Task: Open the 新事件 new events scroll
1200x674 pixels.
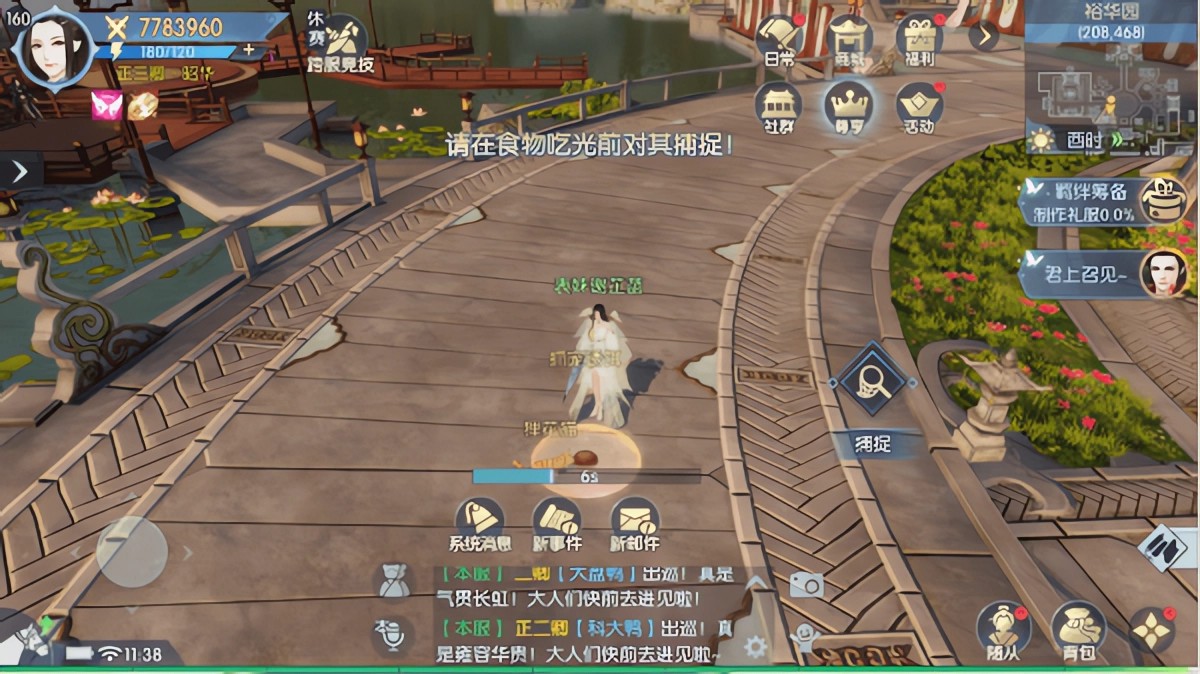Action: click(557, 522)
